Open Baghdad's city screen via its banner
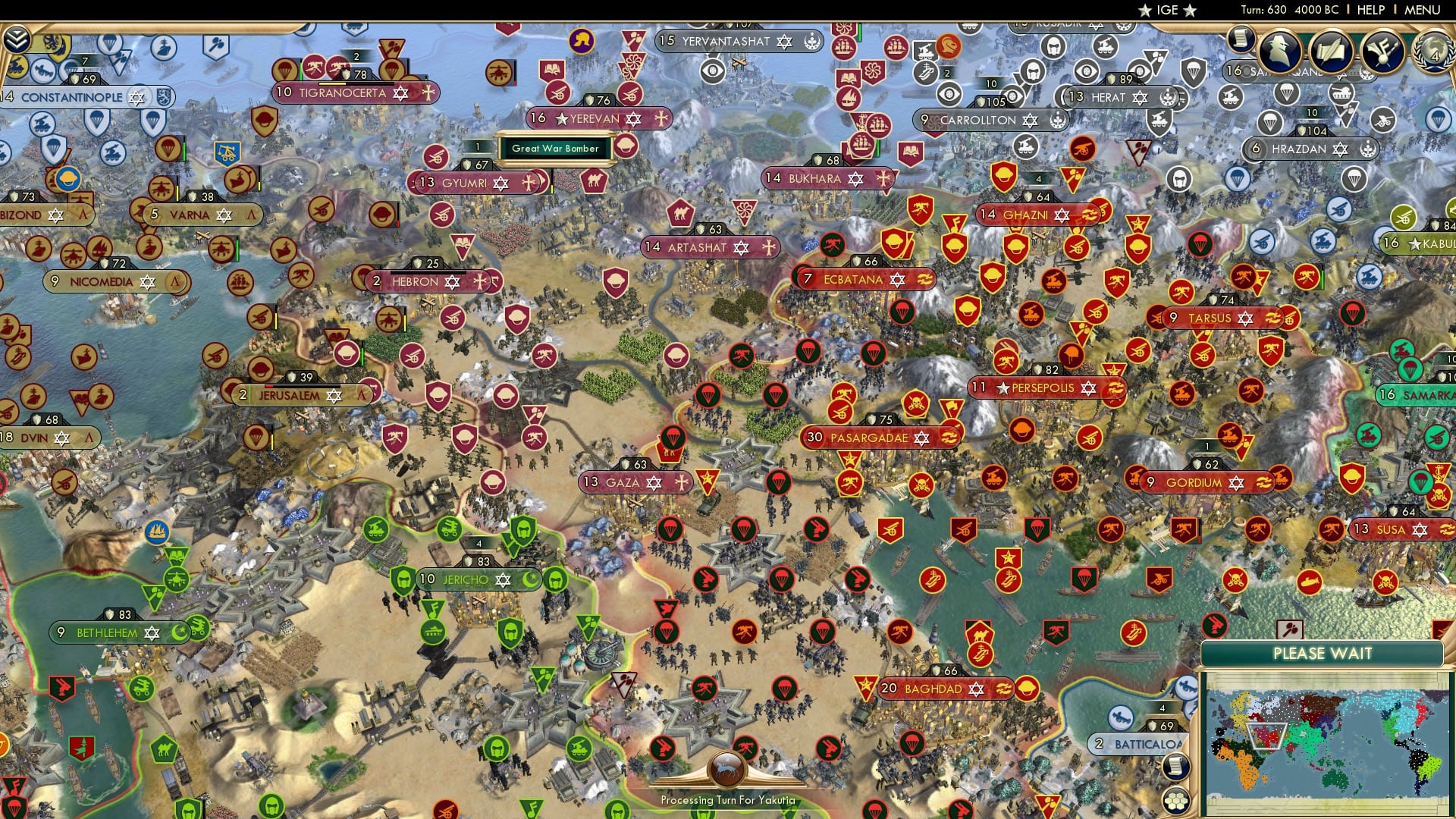This screenshot has height=819, width=1456. click(x=934, y=690)
